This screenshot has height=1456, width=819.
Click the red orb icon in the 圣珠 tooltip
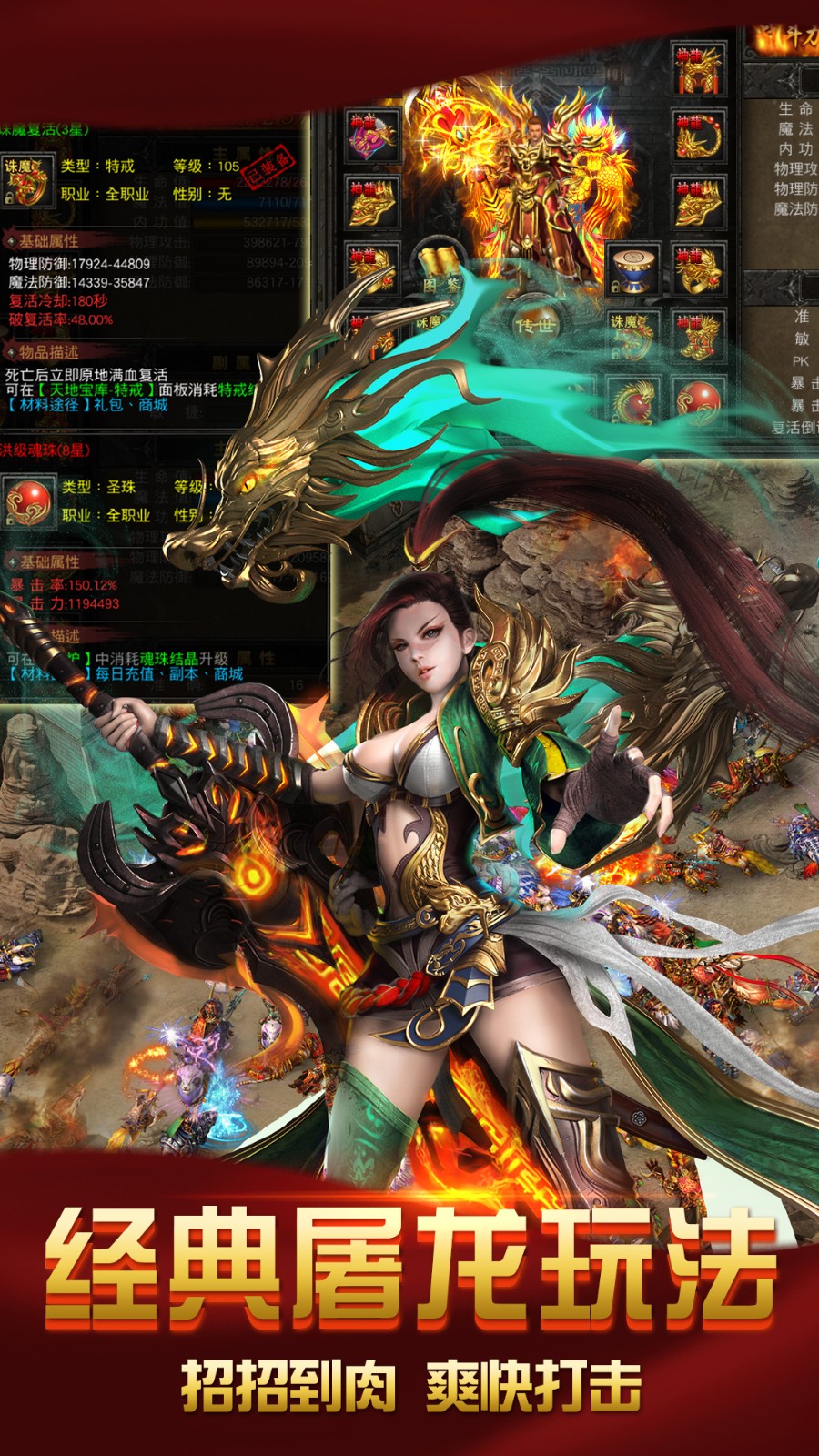(28, 502)
